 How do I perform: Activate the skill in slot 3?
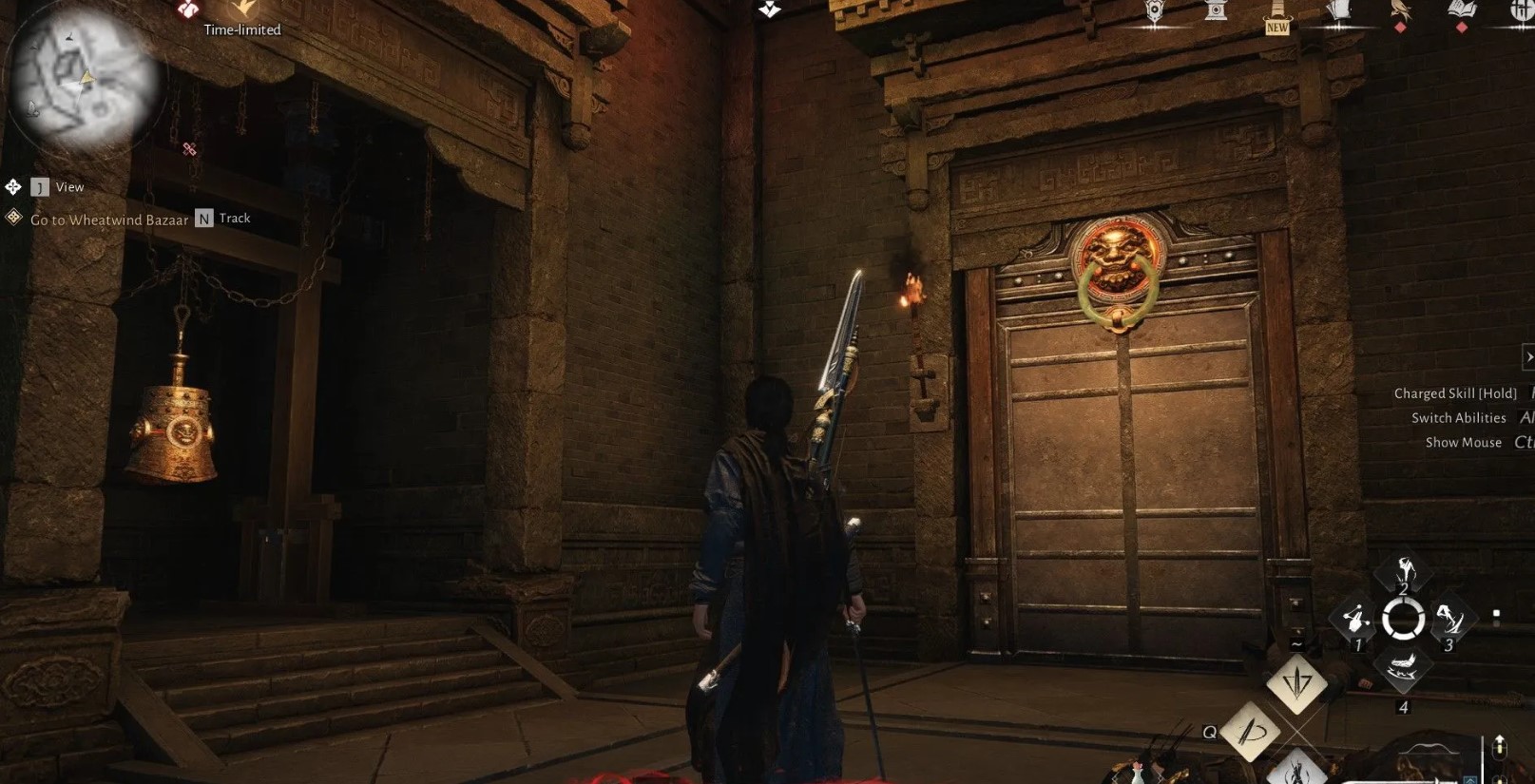[x=1450, y=621]
